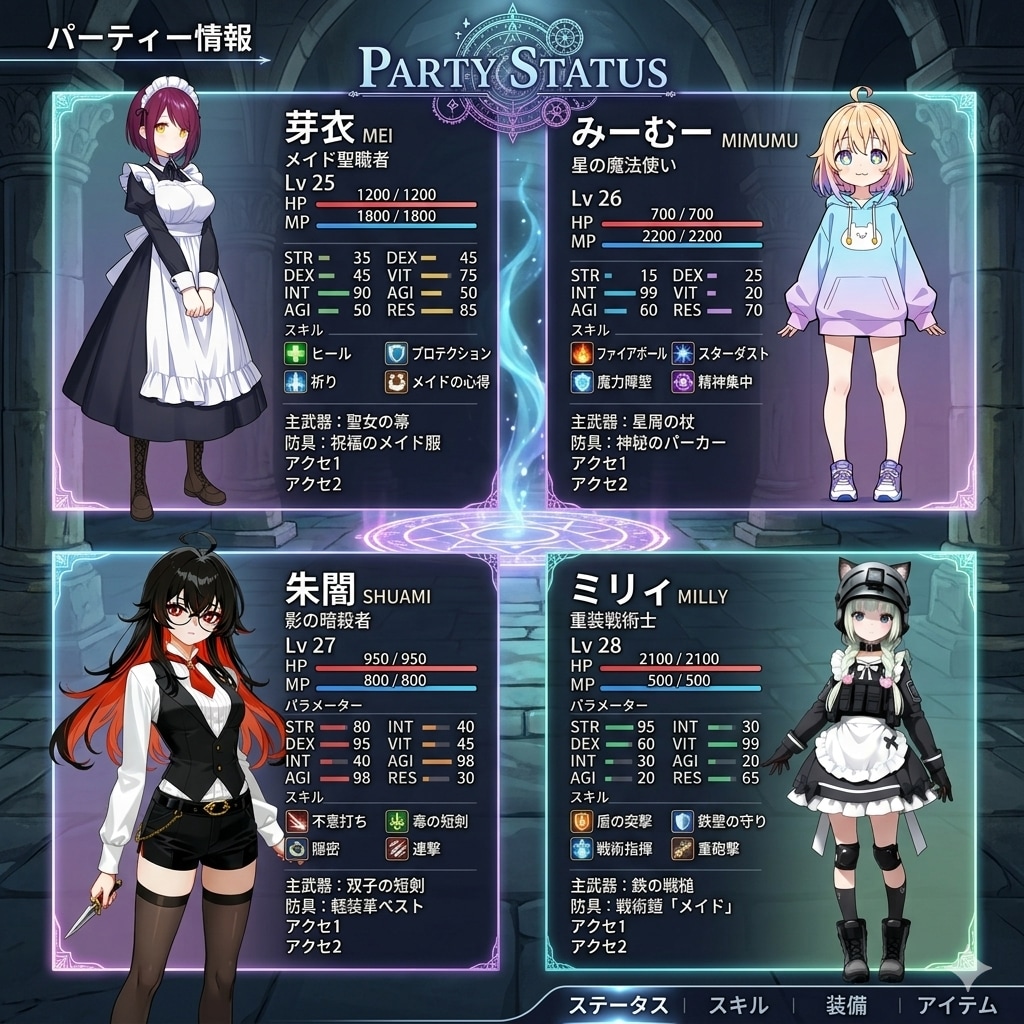1024x1024 pixels.
Task: Choose the 鉄壁の守り skill icon
Action: point(682,822)
